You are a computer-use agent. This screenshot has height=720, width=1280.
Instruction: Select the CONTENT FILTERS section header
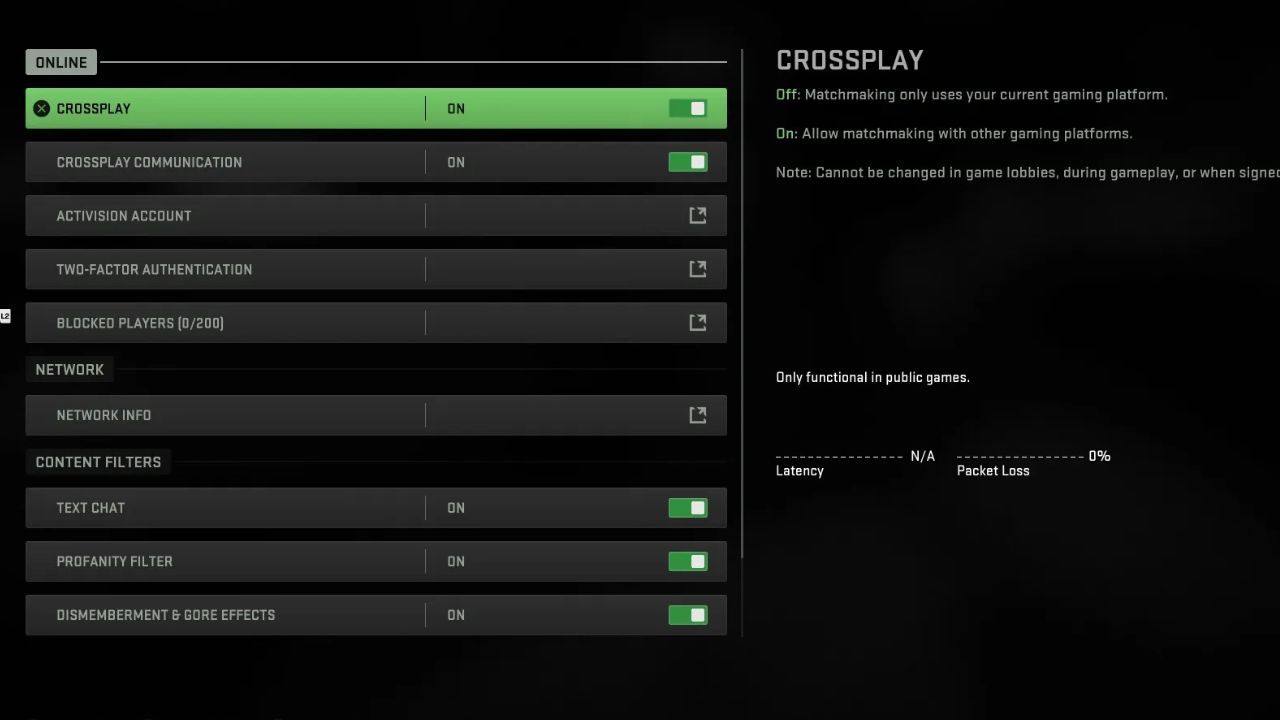tap(98, 462)
